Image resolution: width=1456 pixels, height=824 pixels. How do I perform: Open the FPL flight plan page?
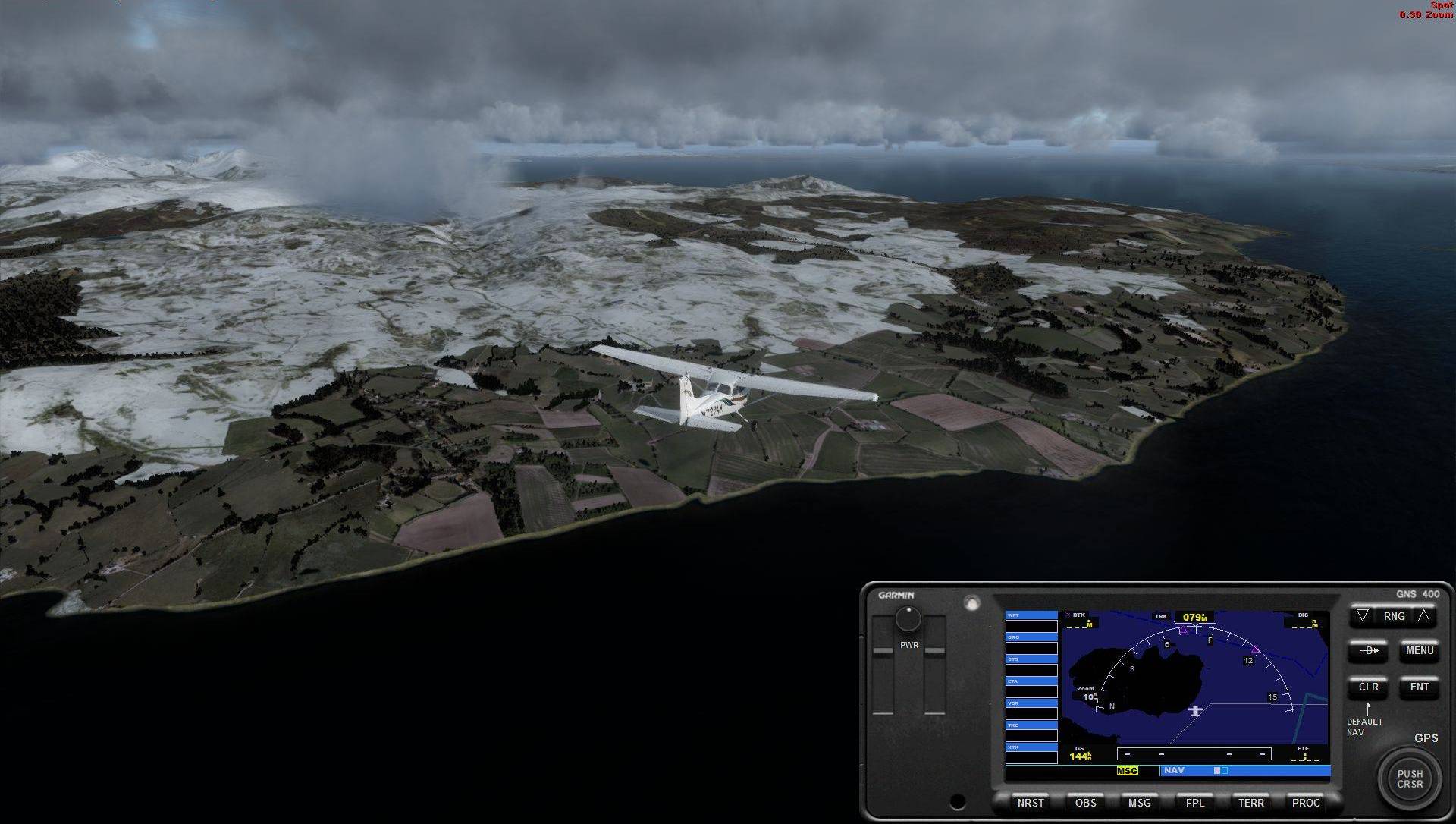(x=1194, y=803)
